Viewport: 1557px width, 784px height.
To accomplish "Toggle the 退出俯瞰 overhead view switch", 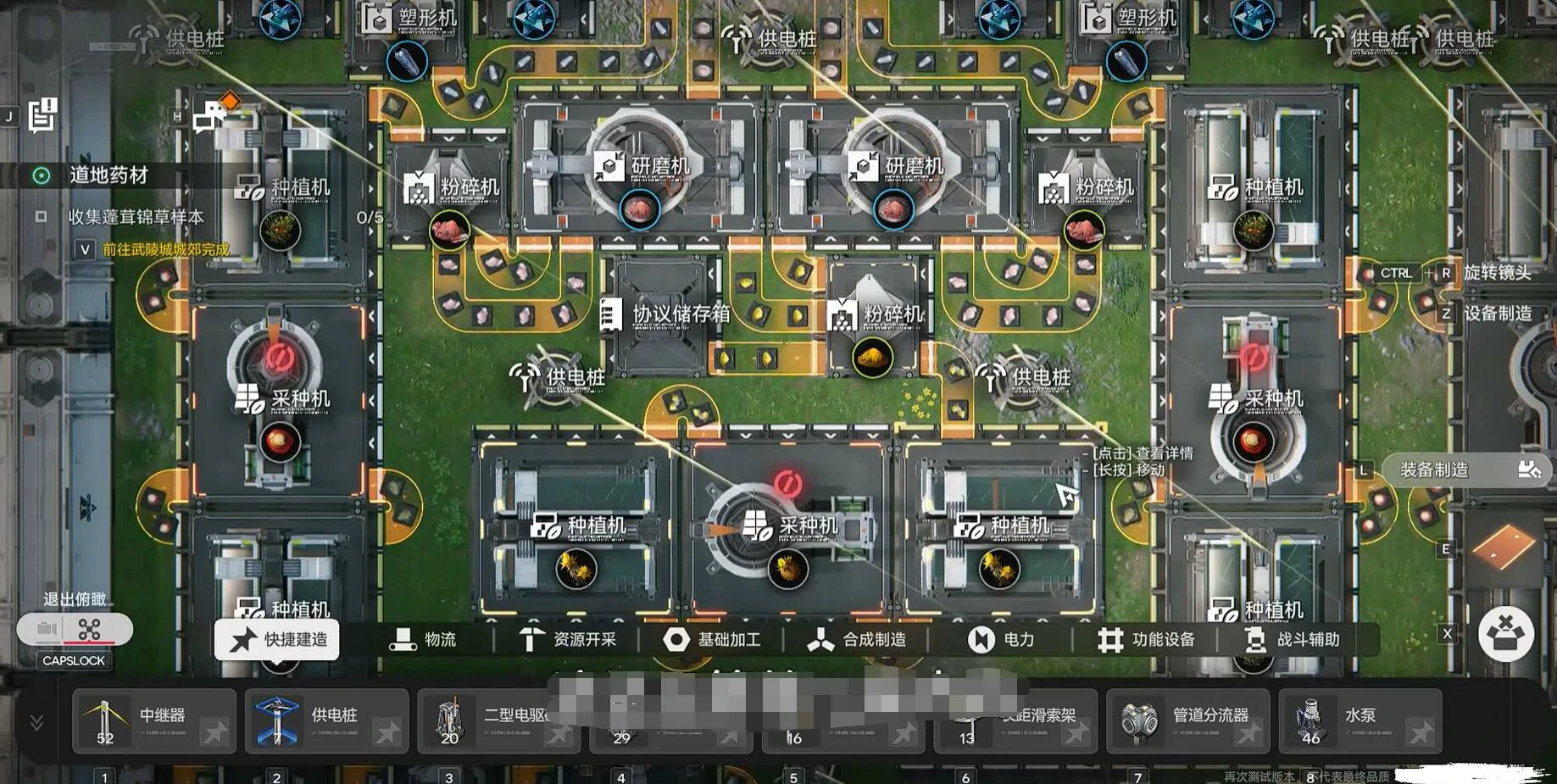I will 75,630.
